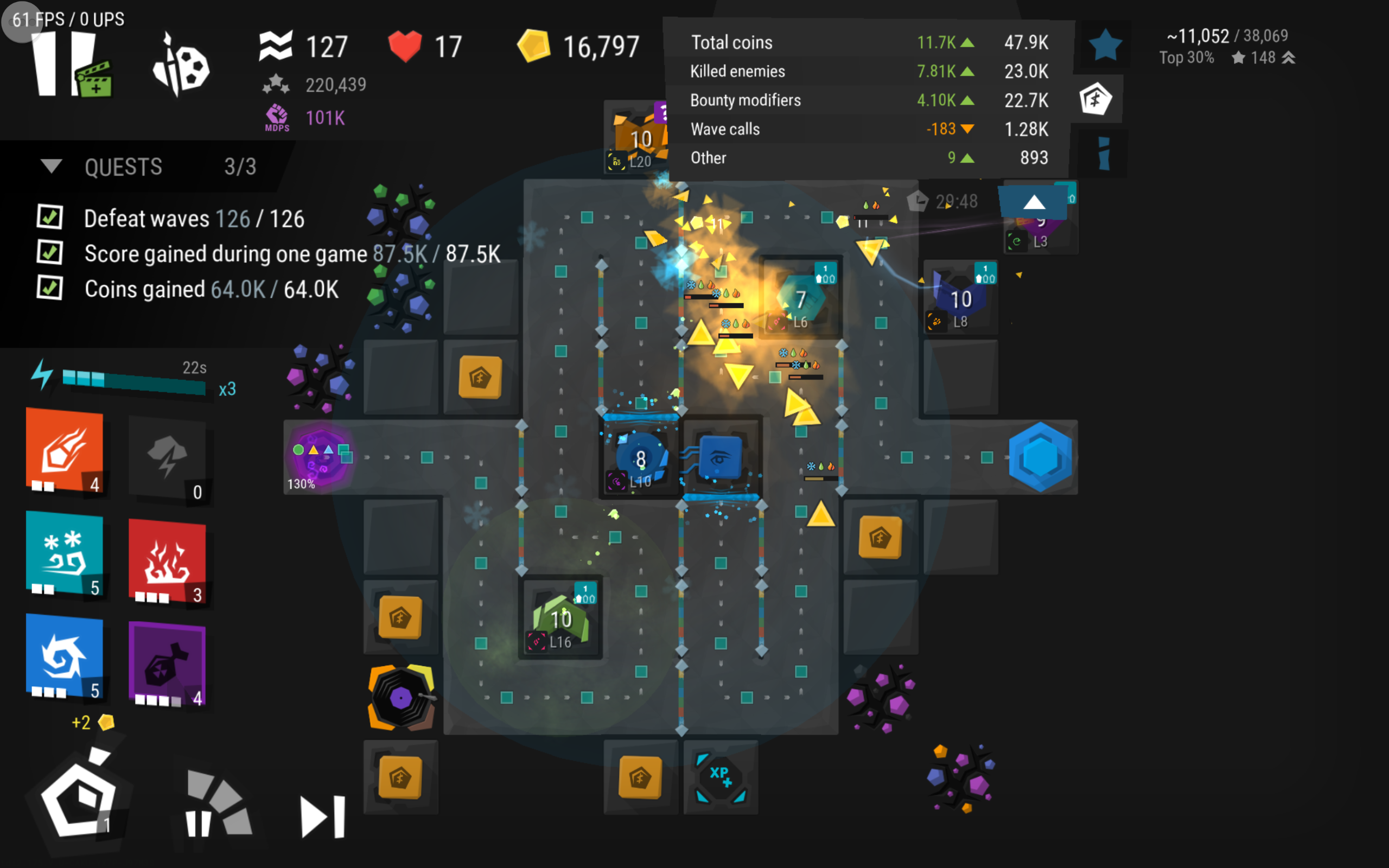Click the blue star icon
This screenshot has height=868, width=1389.
[x=1105, y=46]
